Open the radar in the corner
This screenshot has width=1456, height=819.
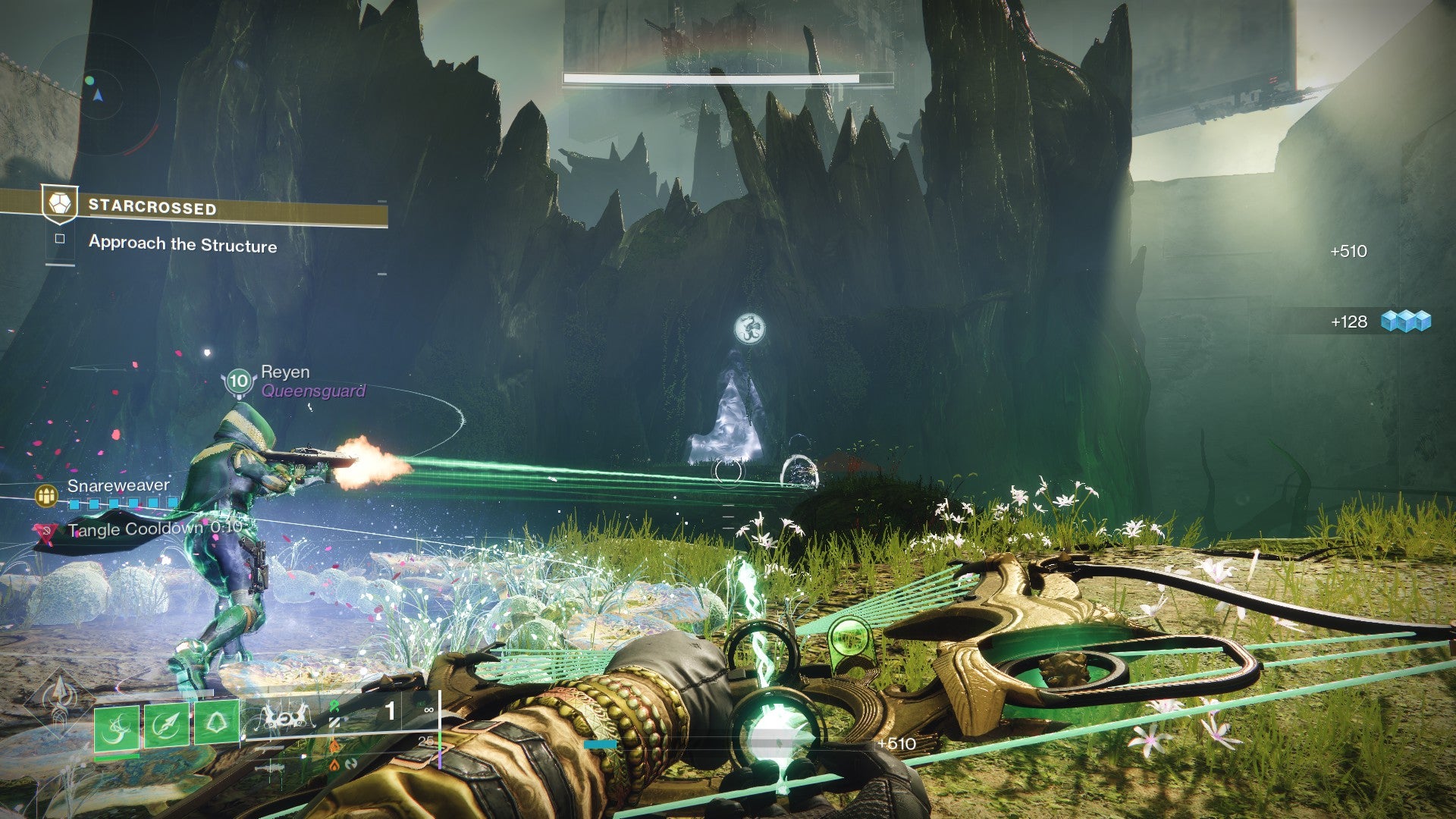[97, 93]
